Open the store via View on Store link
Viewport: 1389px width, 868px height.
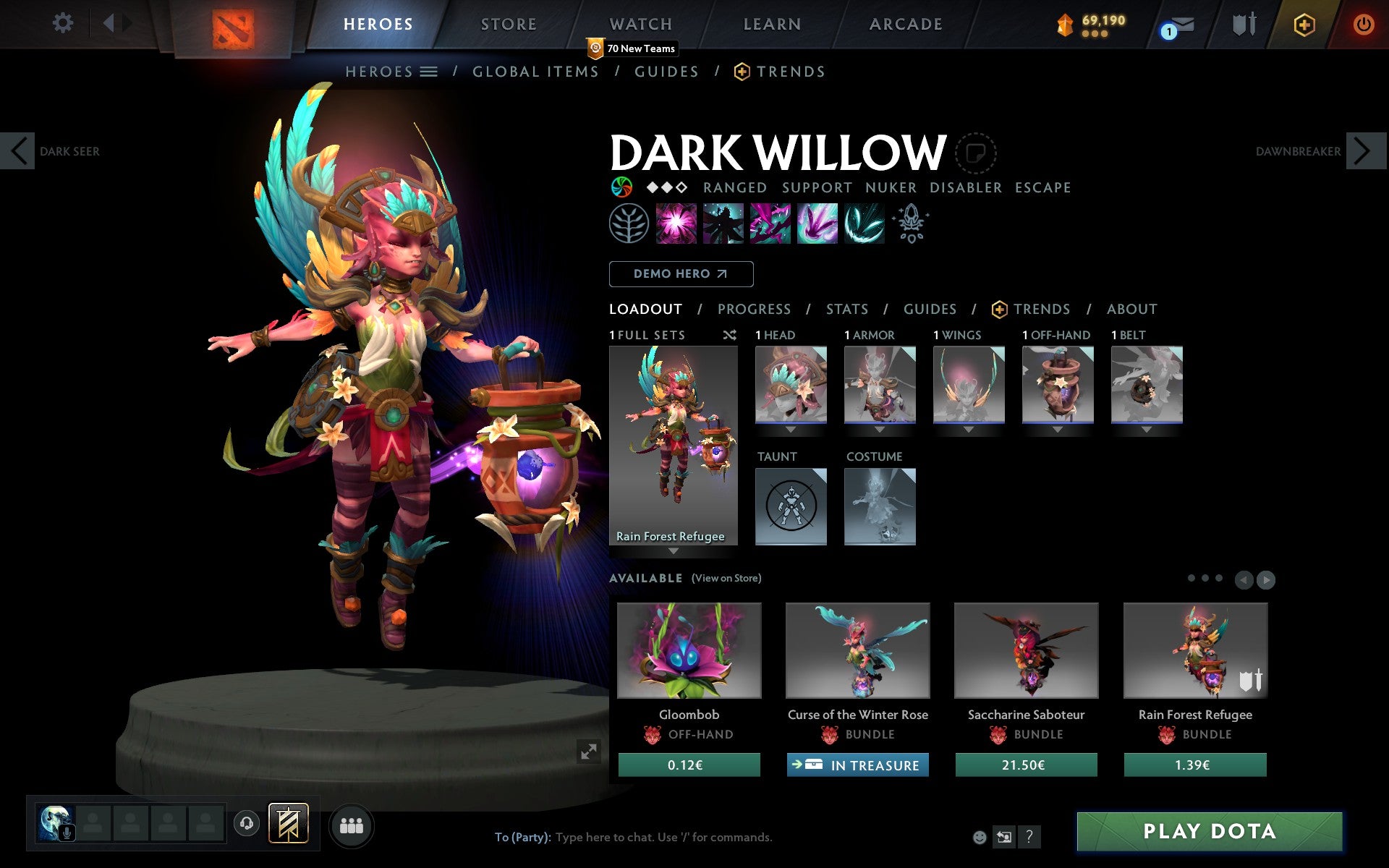[726, 578]
